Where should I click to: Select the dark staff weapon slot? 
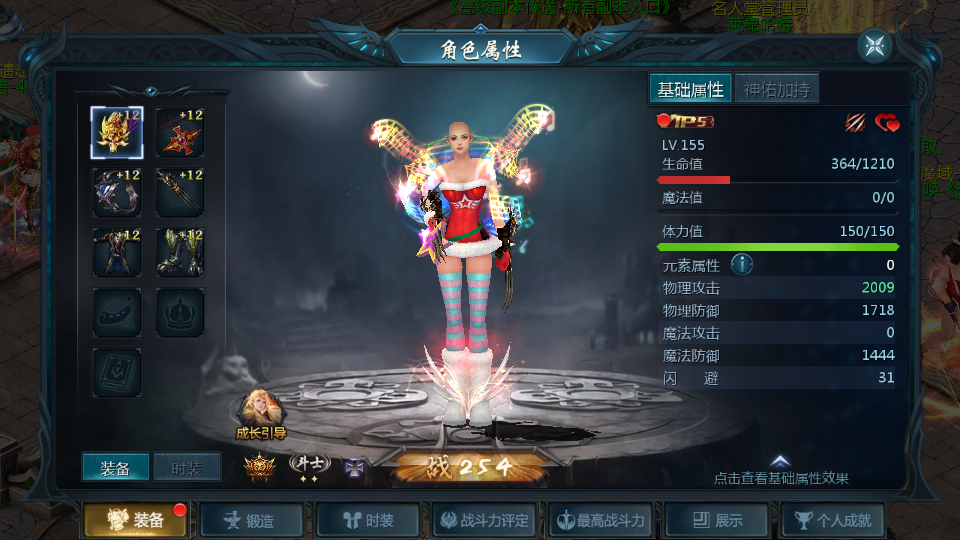click(180, 193)
